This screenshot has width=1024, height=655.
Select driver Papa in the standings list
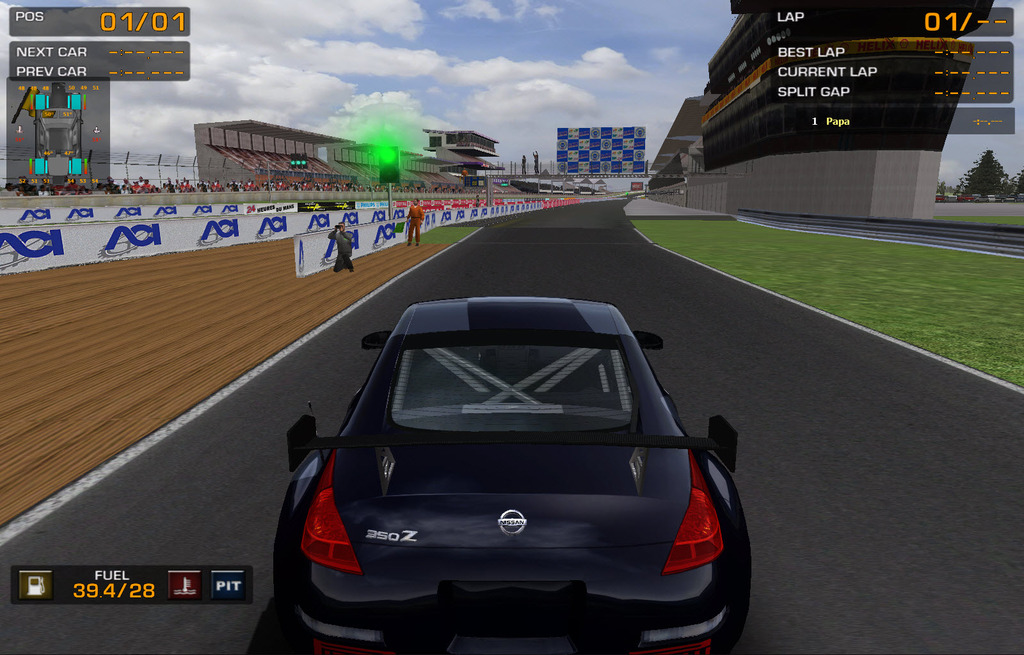point(838,121)
